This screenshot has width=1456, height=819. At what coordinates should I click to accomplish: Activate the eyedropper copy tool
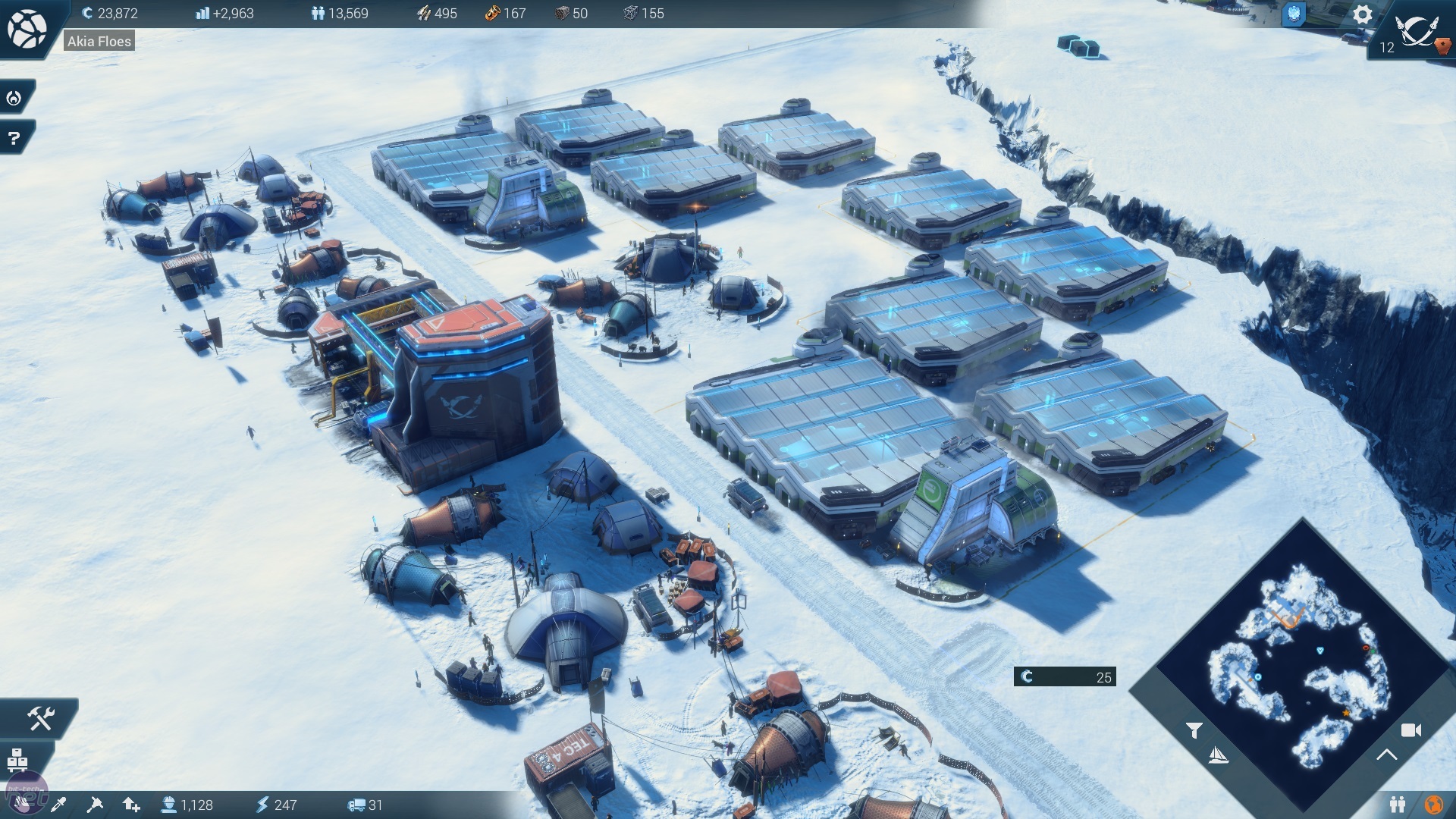pyautogui.click(x=58, y=805)
